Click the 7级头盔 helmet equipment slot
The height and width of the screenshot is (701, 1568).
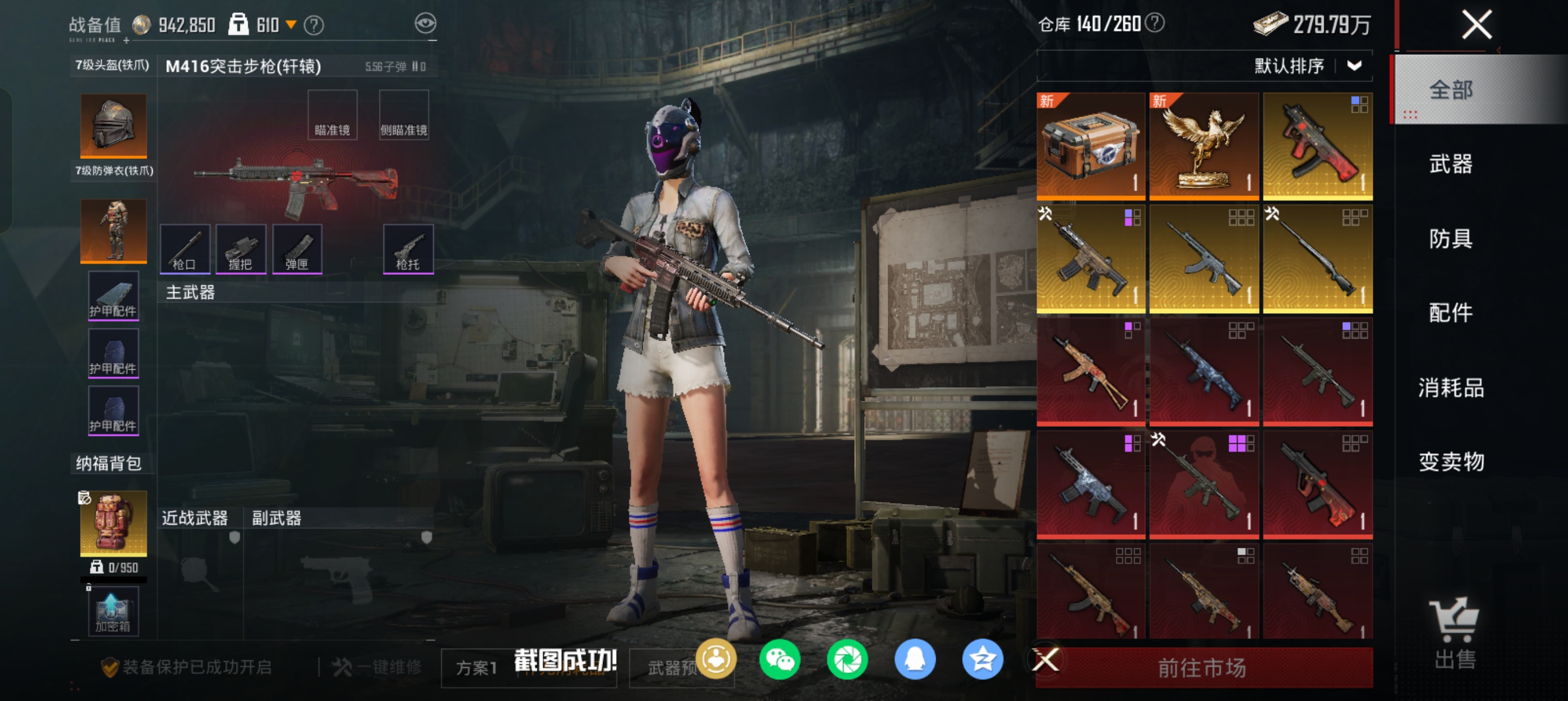click(113, 126)
